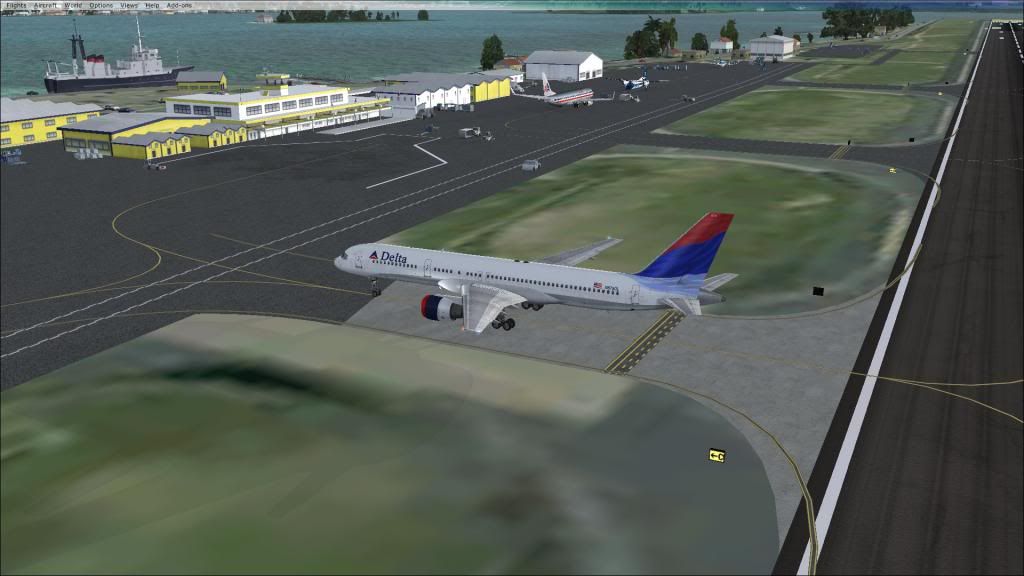Click the World menu
The height and width of the screenshot is (576, 1024).
point(73,5)
